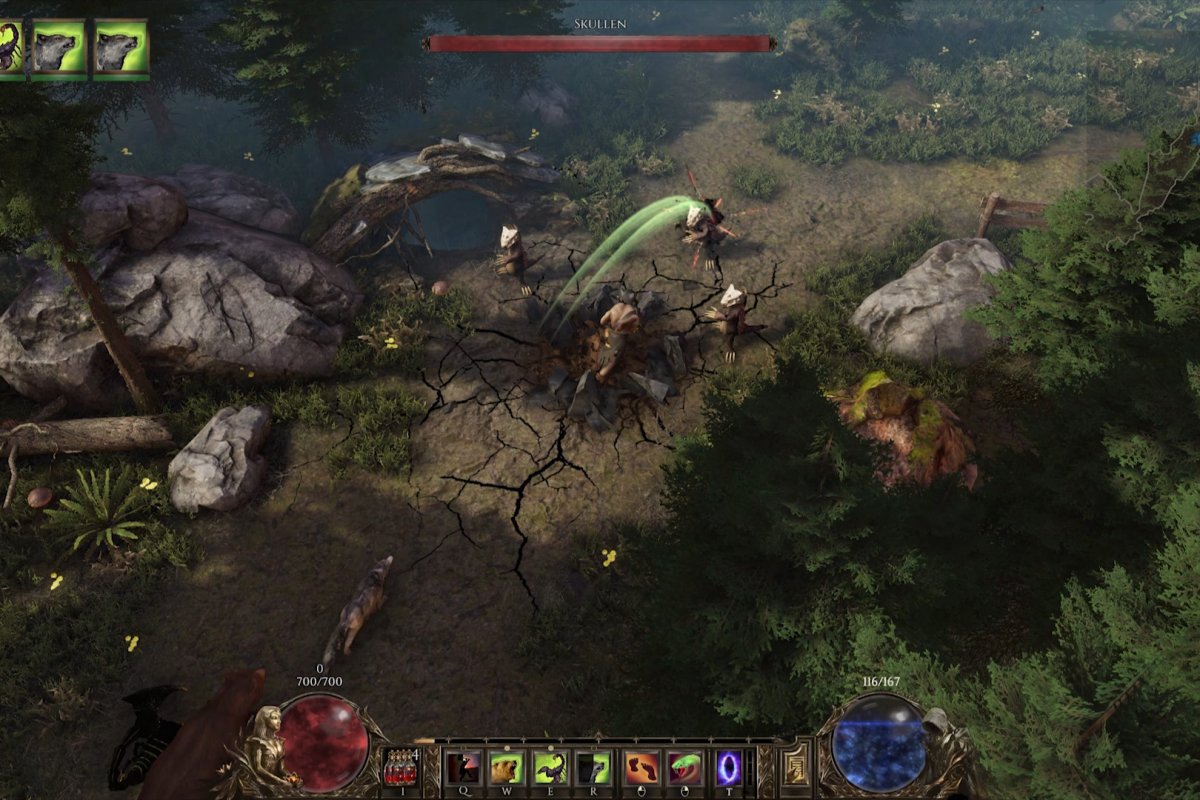Viewport: 1200px width, 800px height.
Task: Choose the wolf skill on the R slot
Action: [594, 767]
